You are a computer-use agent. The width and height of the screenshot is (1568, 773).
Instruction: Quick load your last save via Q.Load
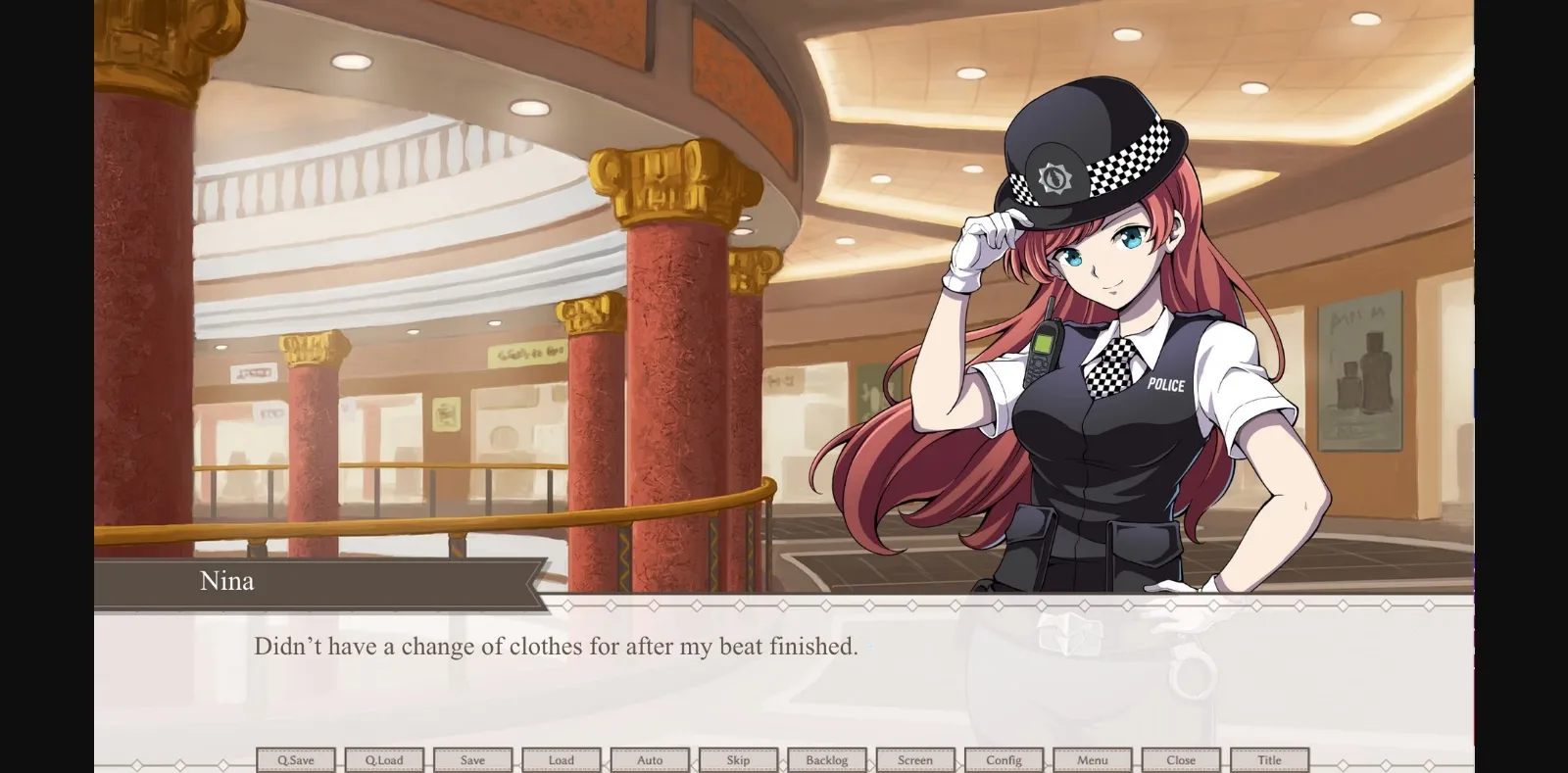(384, 759)
